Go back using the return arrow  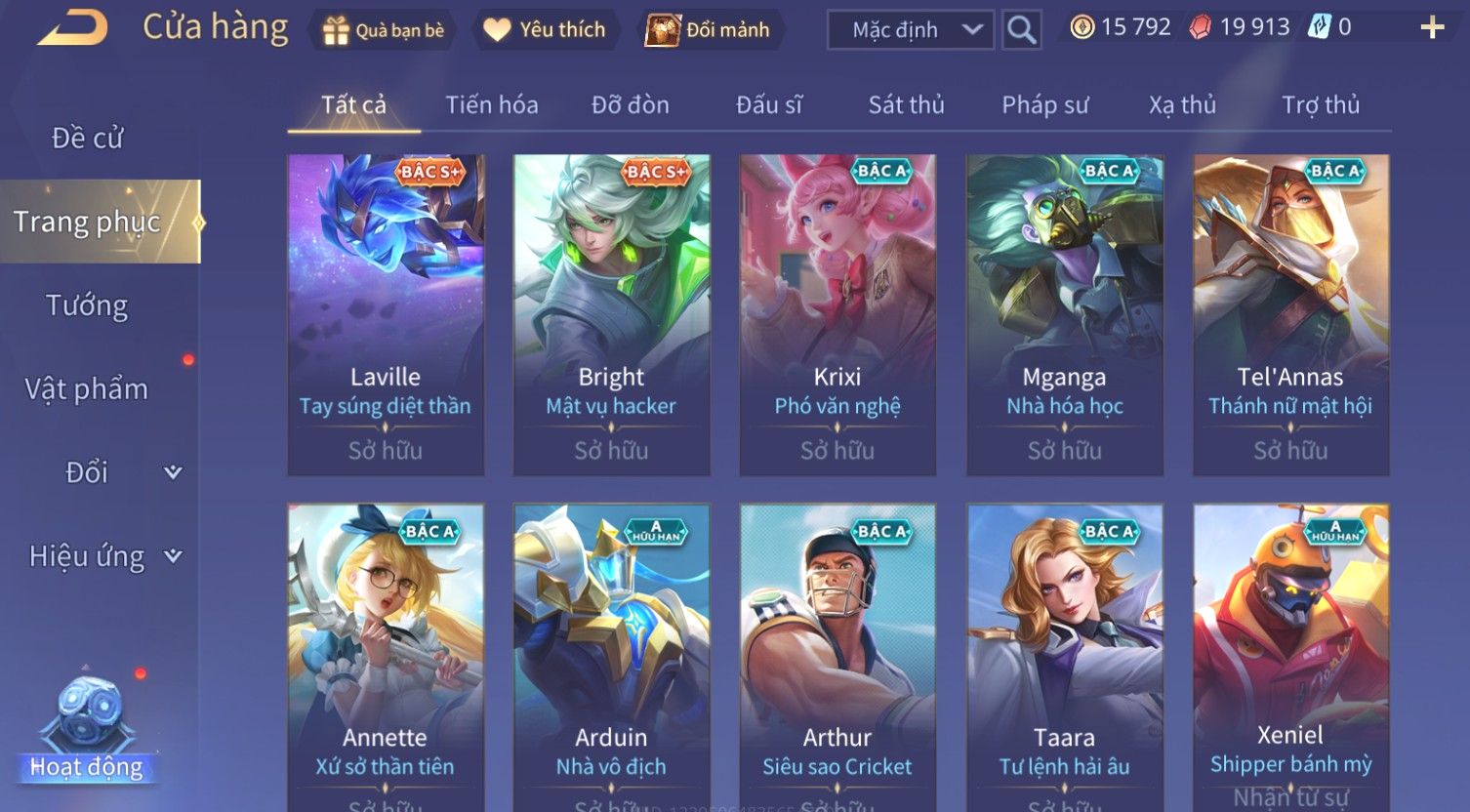tap(73, 28)
